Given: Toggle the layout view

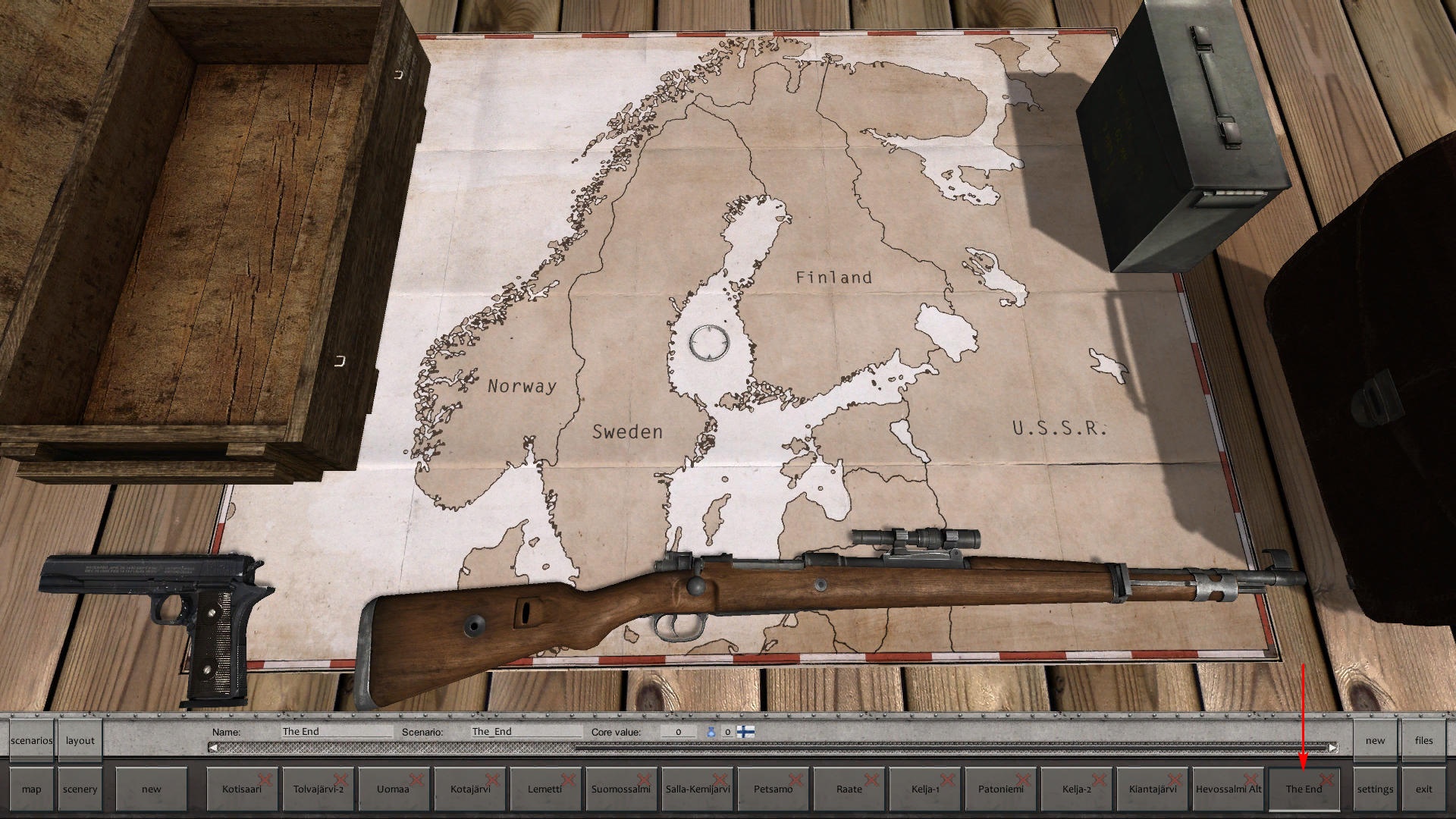Looking at the screenshot, I should [80, 740].
